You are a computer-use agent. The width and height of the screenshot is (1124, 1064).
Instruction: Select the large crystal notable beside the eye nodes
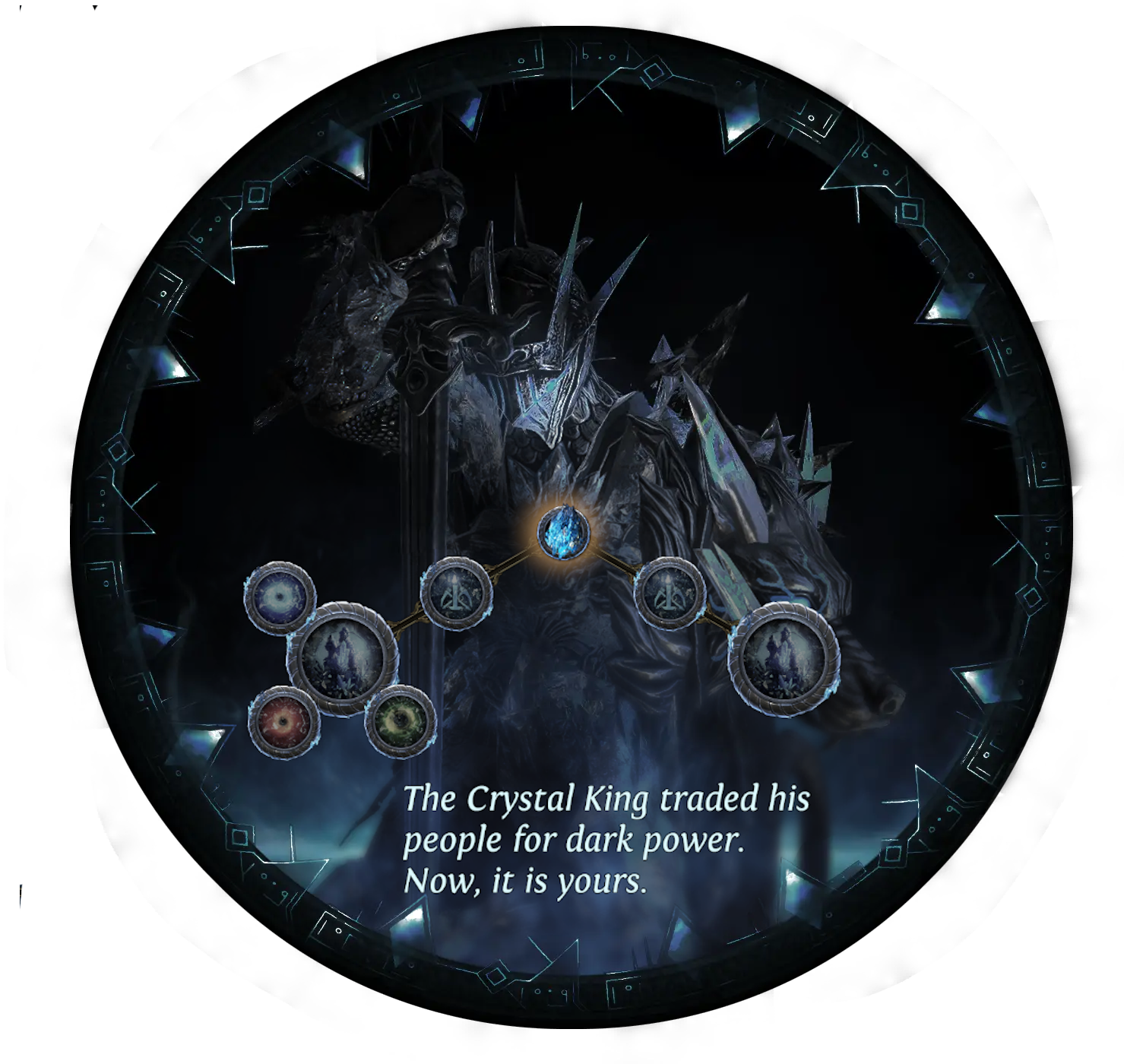click(343, 658)
